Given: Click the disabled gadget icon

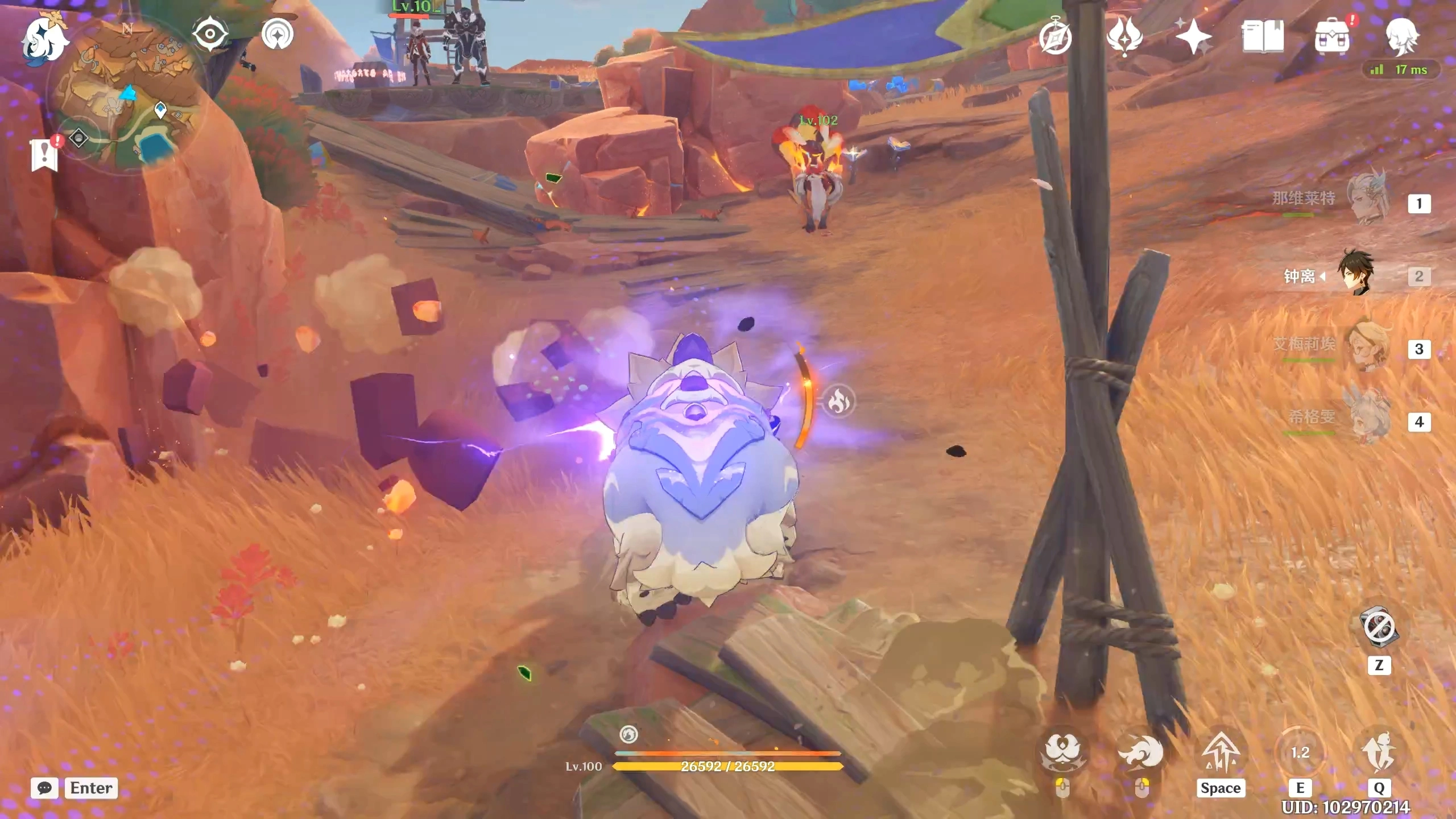Looking at the screenshot, I should [x=1379, y=627].
